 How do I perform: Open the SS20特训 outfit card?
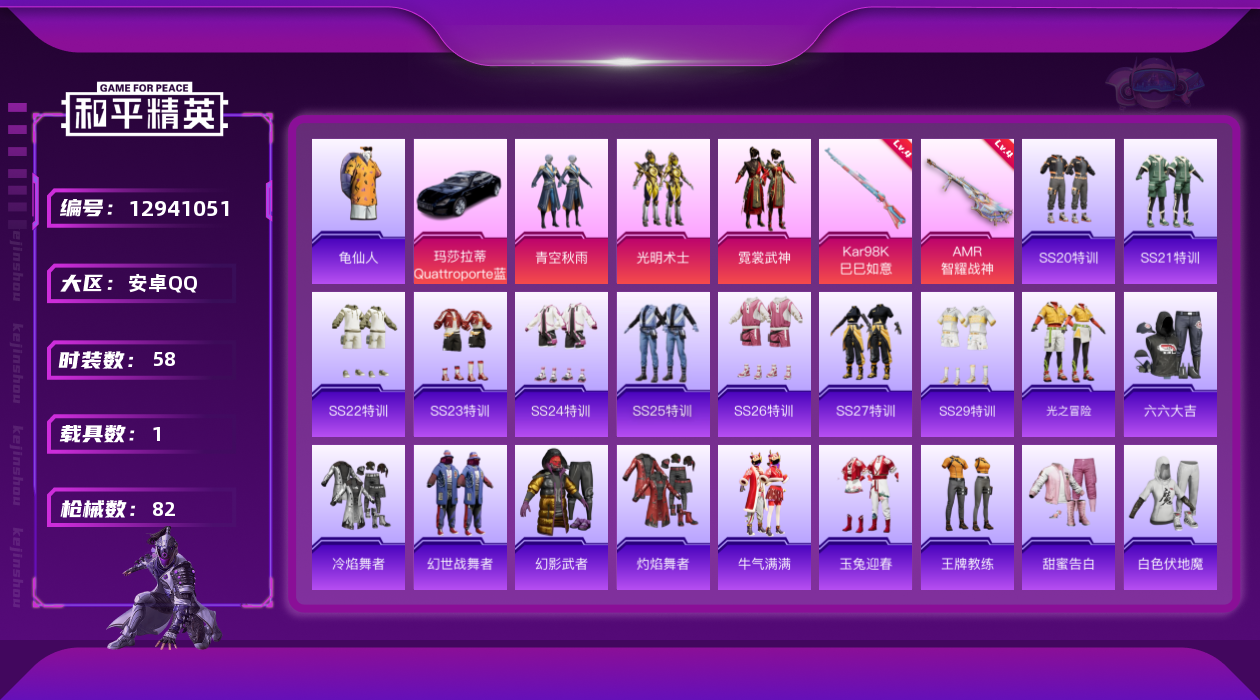(x=1068, y=211)
